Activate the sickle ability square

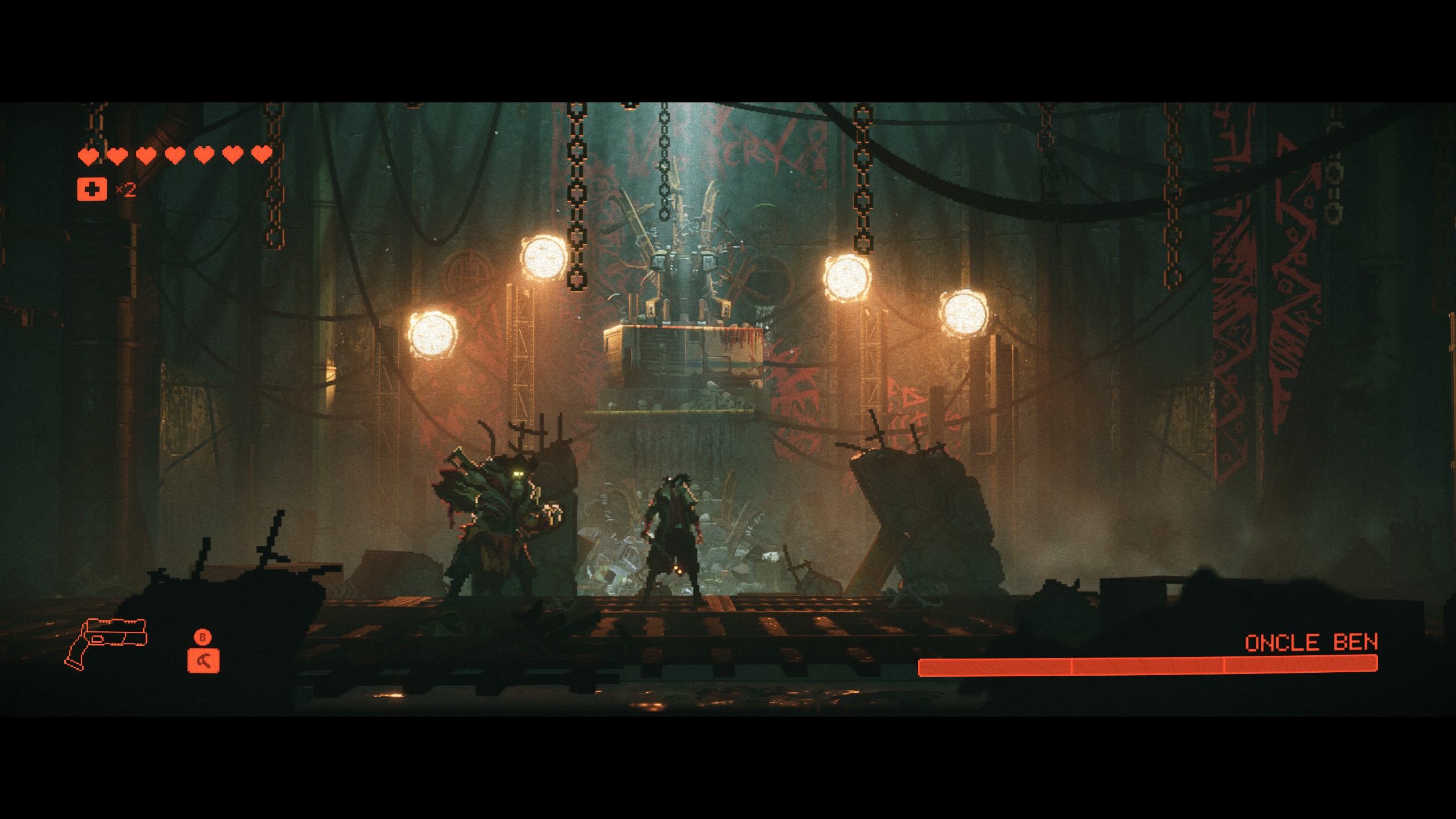203,661
